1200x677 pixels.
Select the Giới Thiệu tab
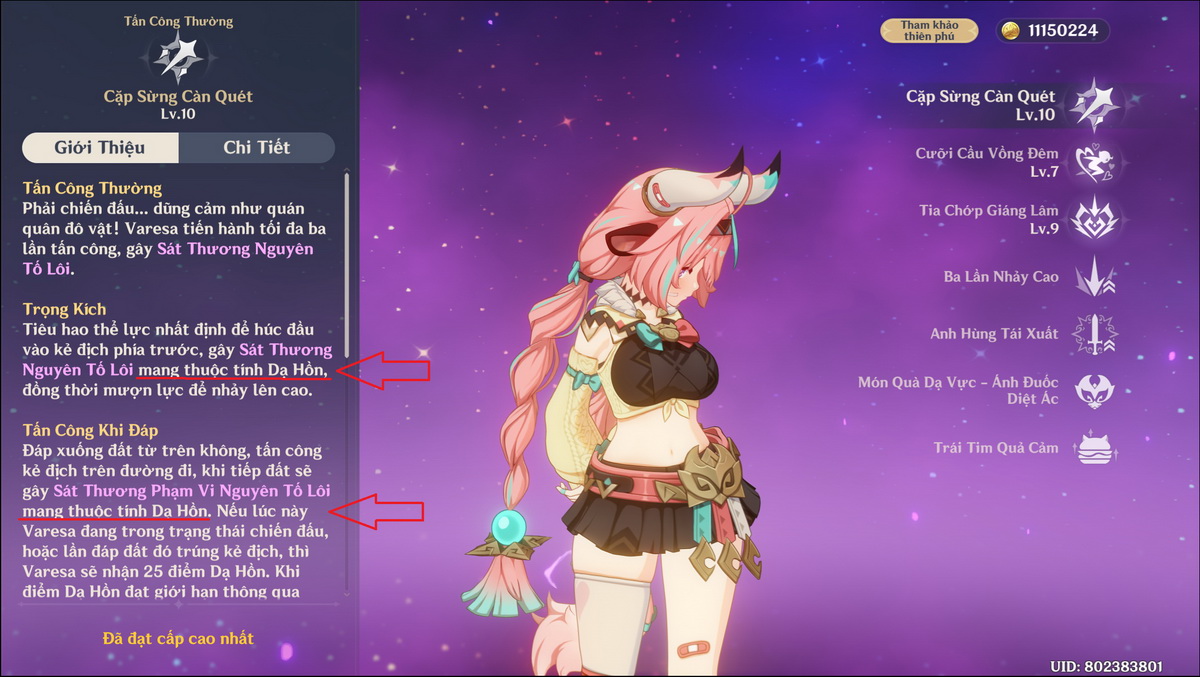(x=100, y=148)
